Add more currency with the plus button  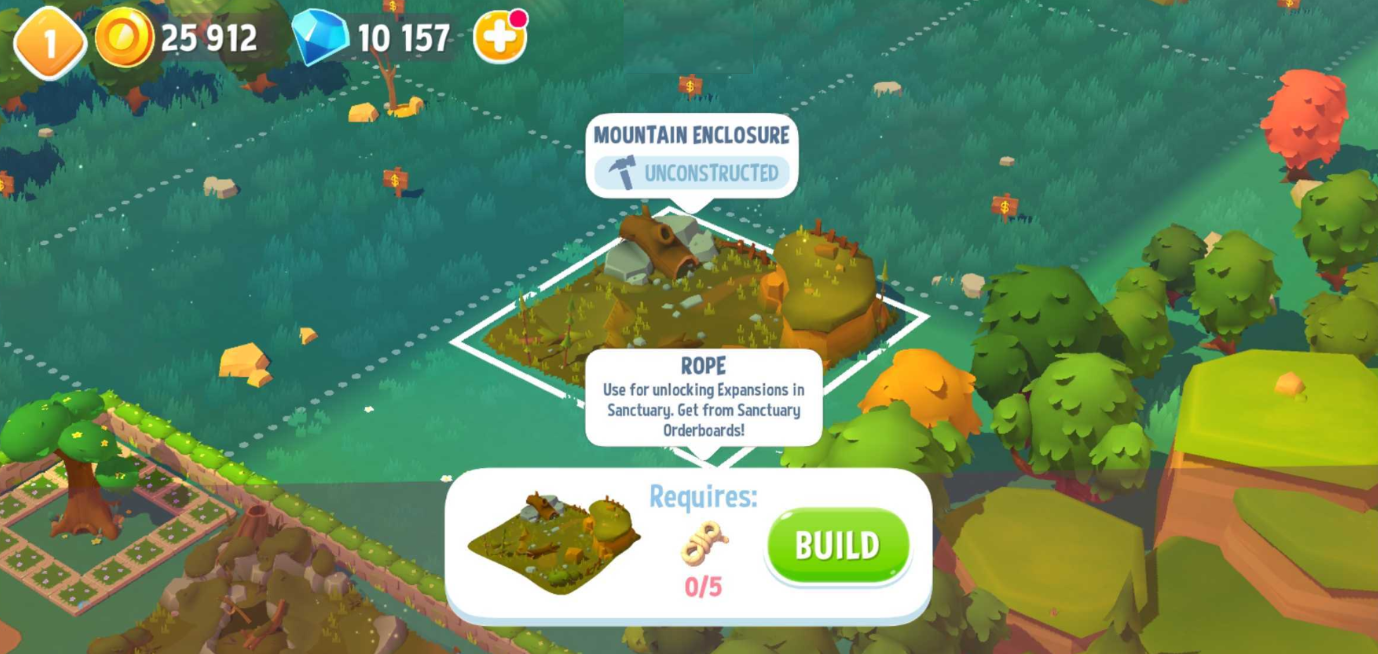coord(499,38)
